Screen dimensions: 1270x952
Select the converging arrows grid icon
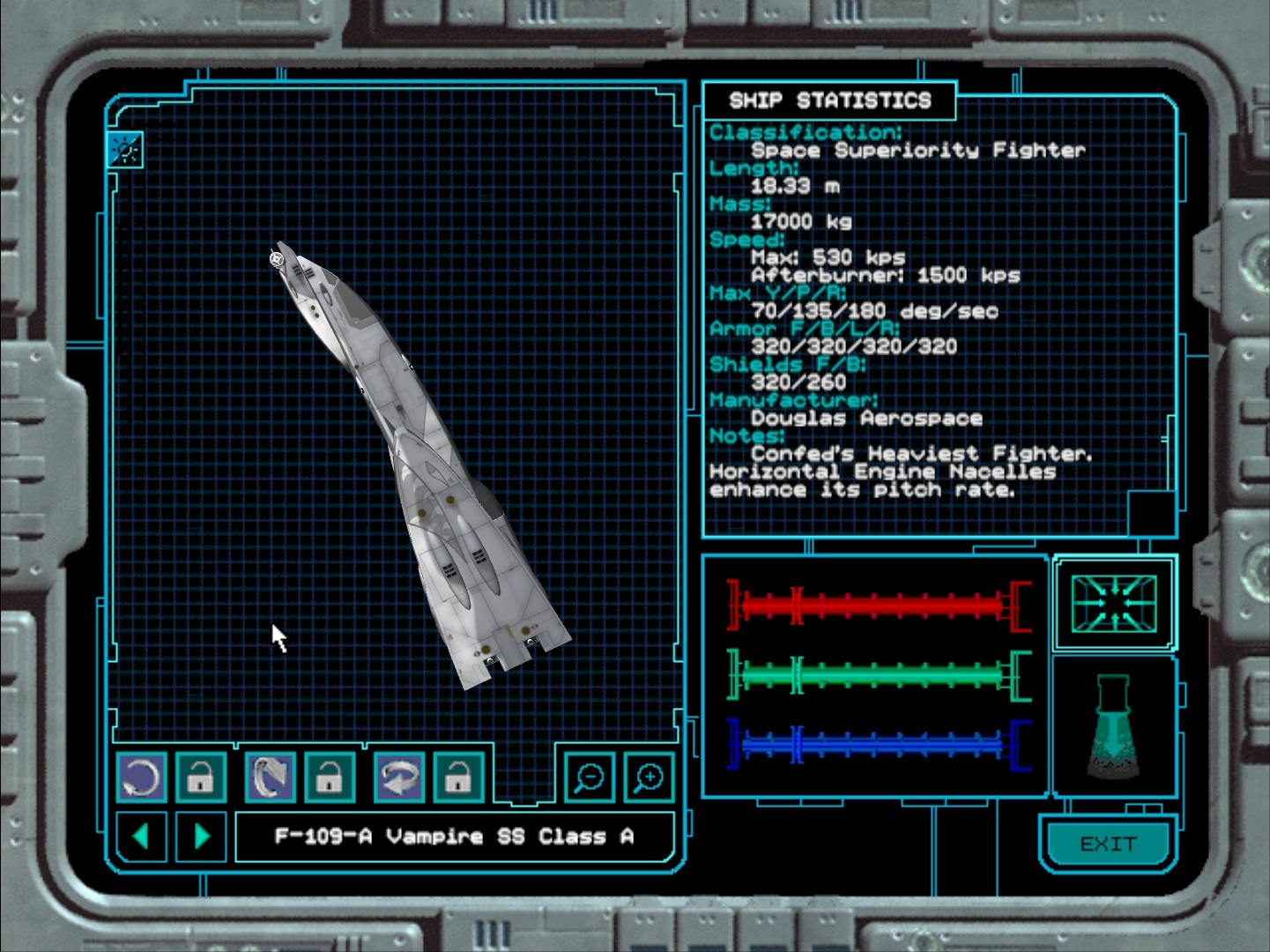(1114, 603)
